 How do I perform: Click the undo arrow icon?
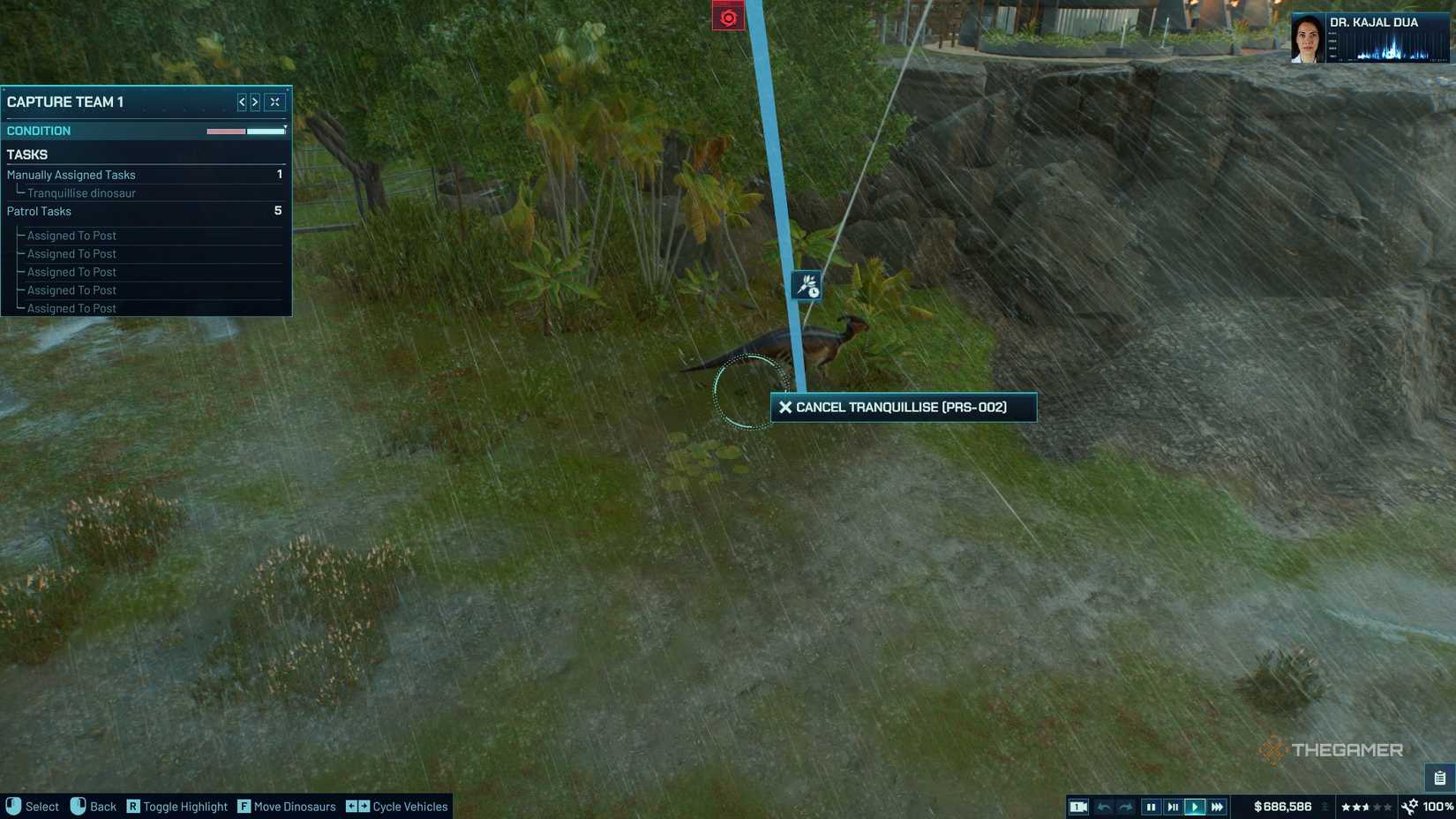click(x=1105, y=806)
